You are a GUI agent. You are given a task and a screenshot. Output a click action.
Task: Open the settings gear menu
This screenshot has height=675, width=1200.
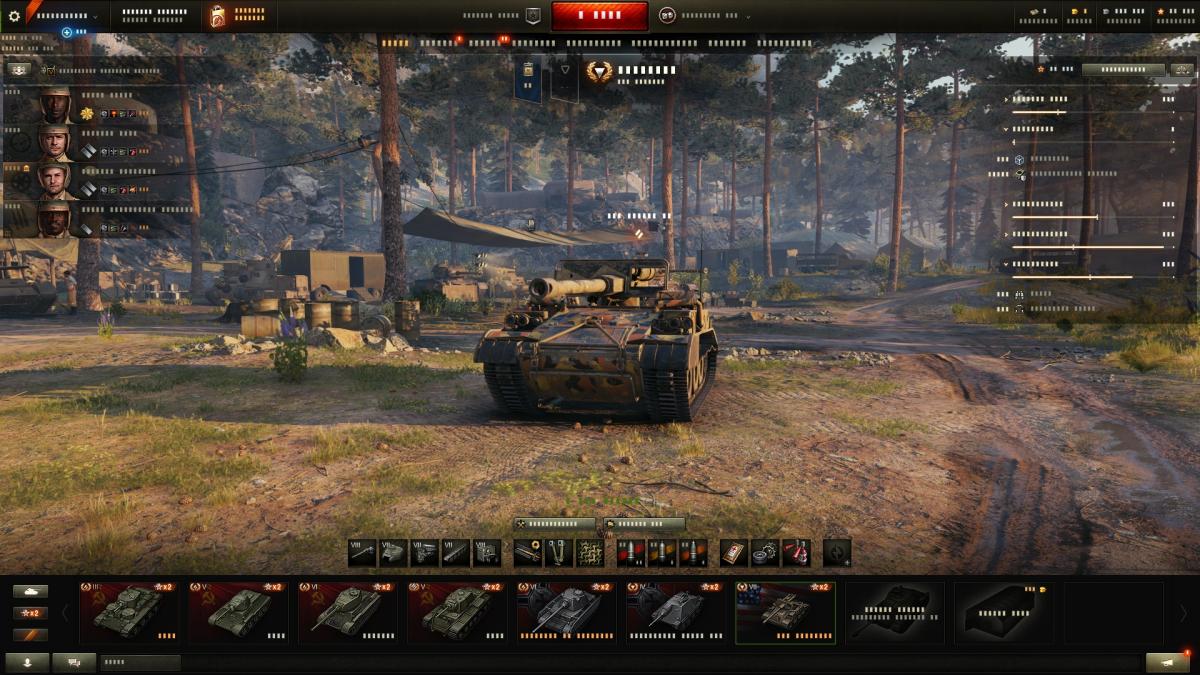(14, 16)
